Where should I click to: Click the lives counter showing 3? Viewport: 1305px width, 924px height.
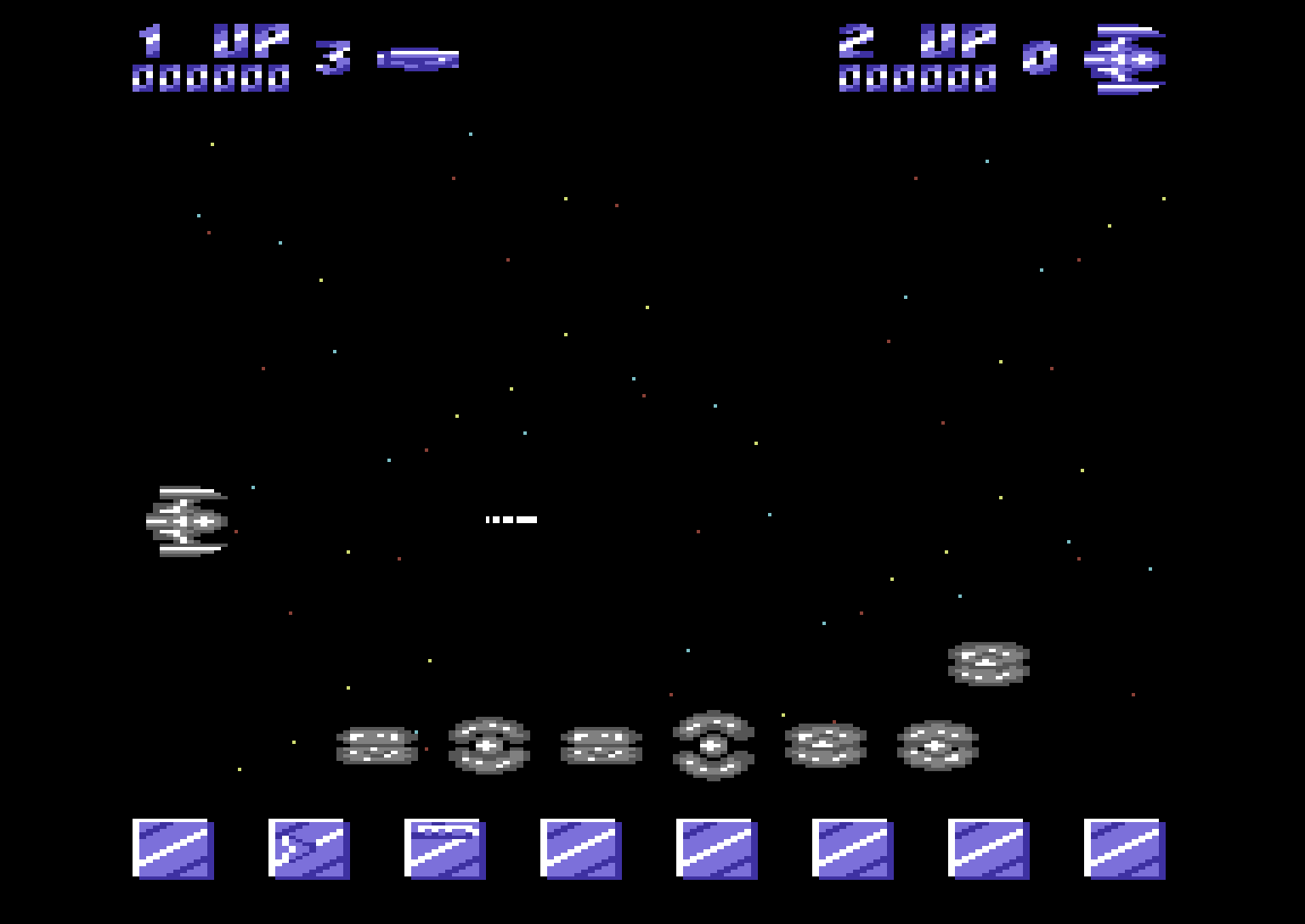coord(333,56)
